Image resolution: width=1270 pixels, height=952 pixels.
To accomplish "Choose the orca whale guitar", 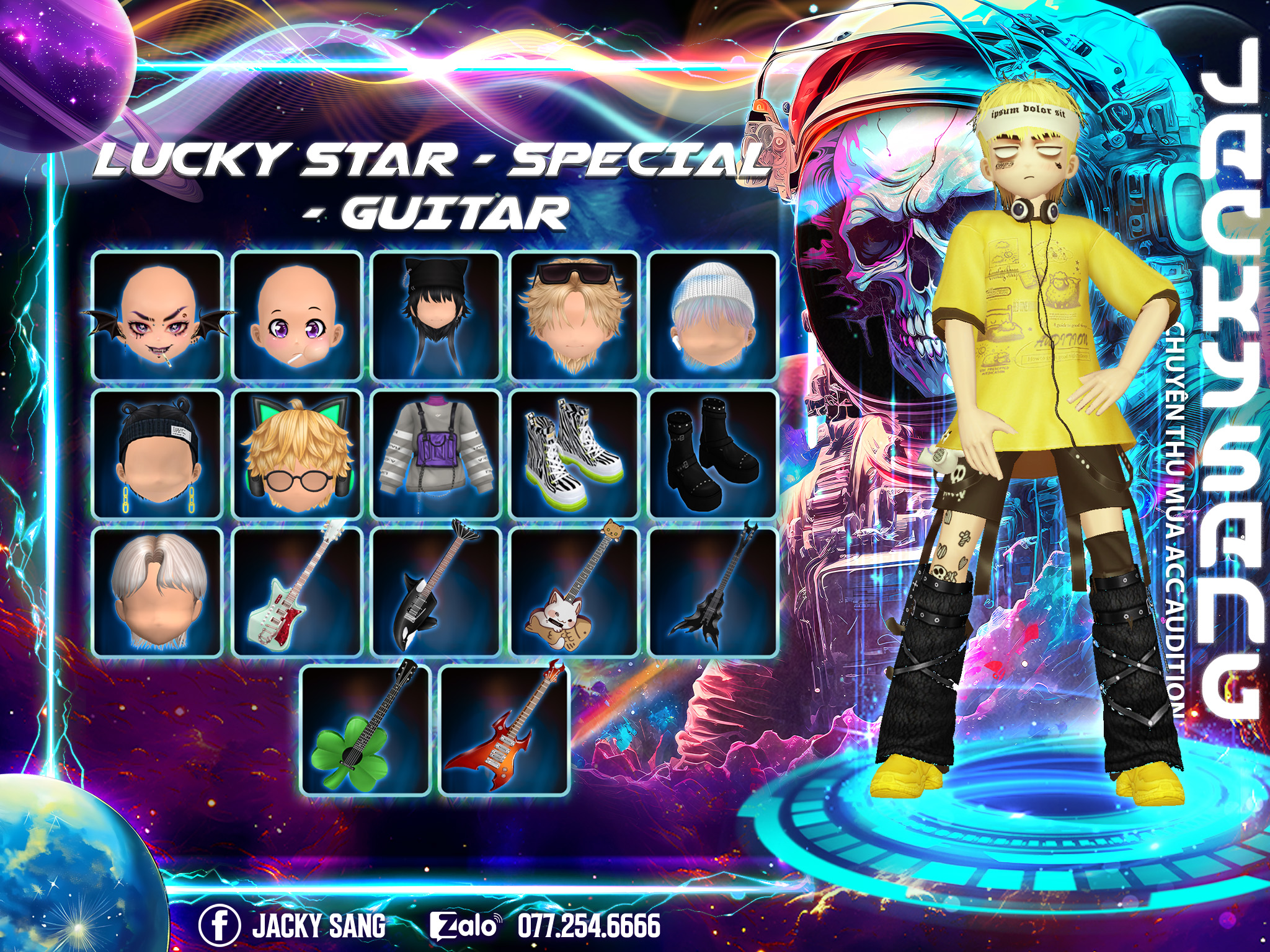I will 436,593.
